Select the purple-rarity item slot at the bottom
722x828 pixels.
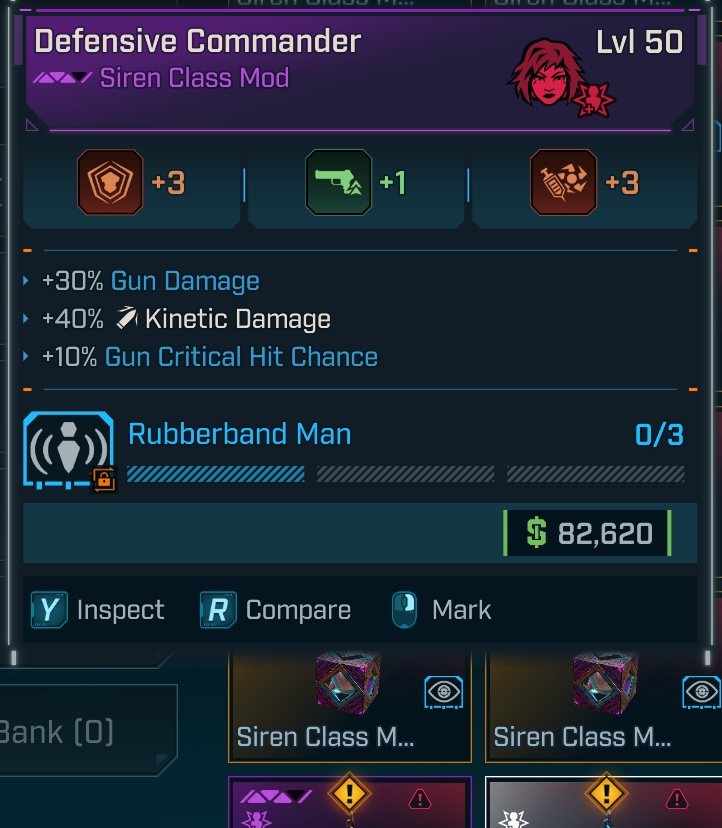pos(349,803)
